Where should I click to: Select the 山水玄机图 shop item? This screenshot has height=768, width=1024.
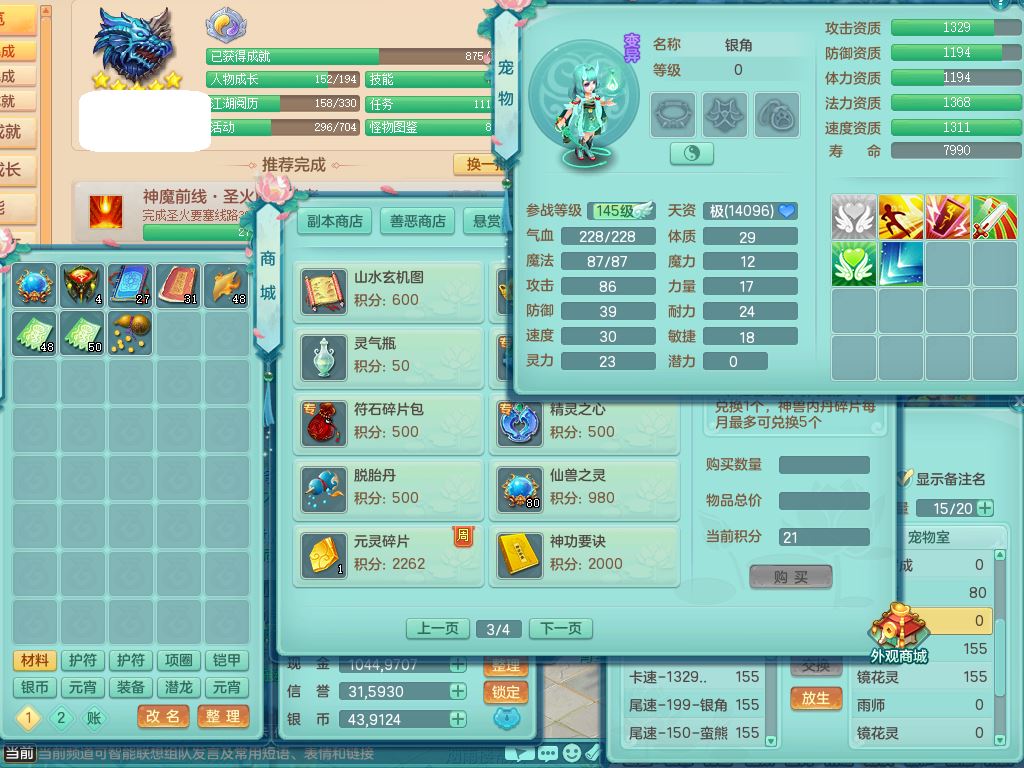coord(388,289)
